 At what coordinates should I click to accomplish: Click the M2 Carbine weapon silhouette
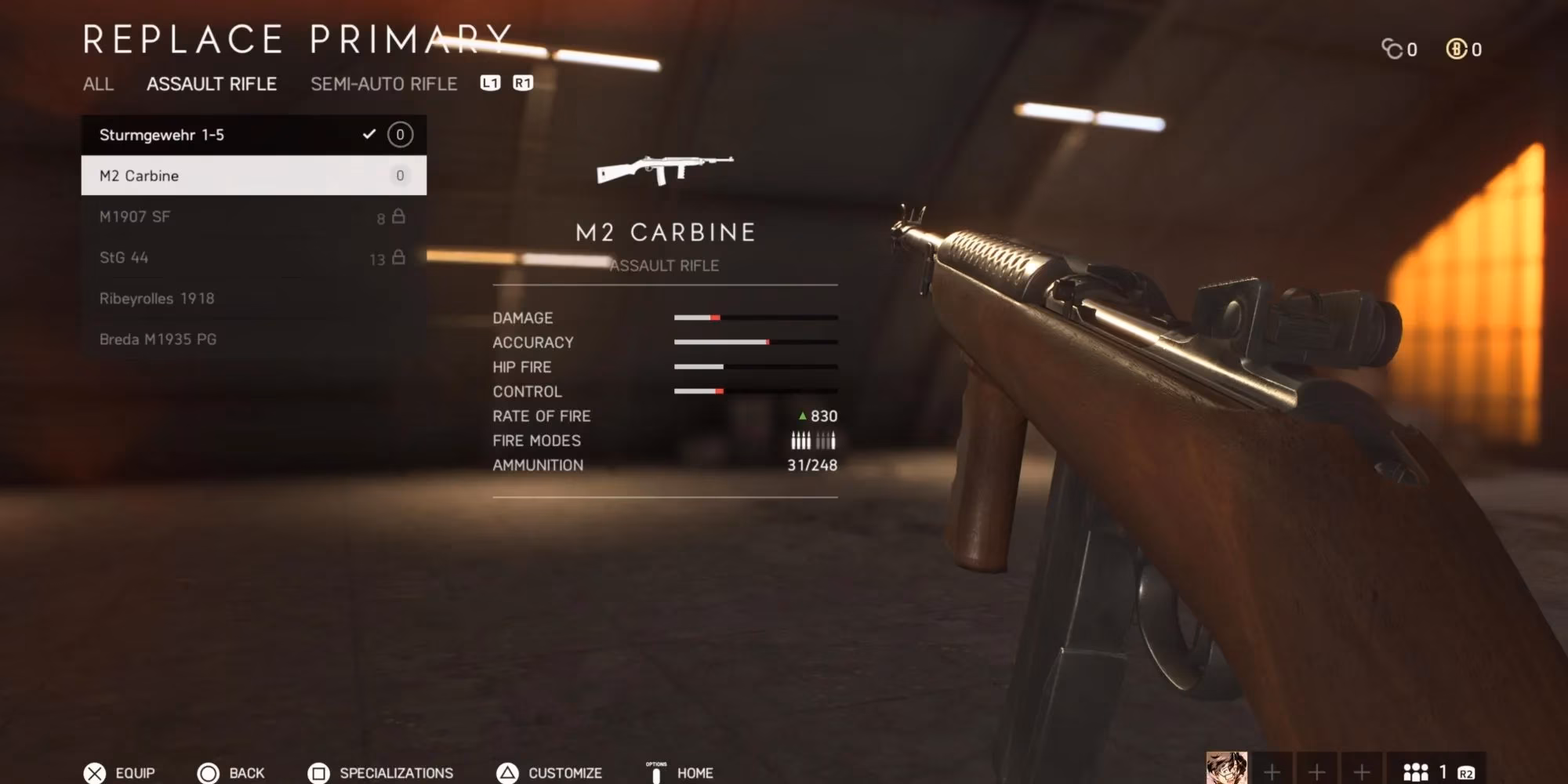(666, 169)
